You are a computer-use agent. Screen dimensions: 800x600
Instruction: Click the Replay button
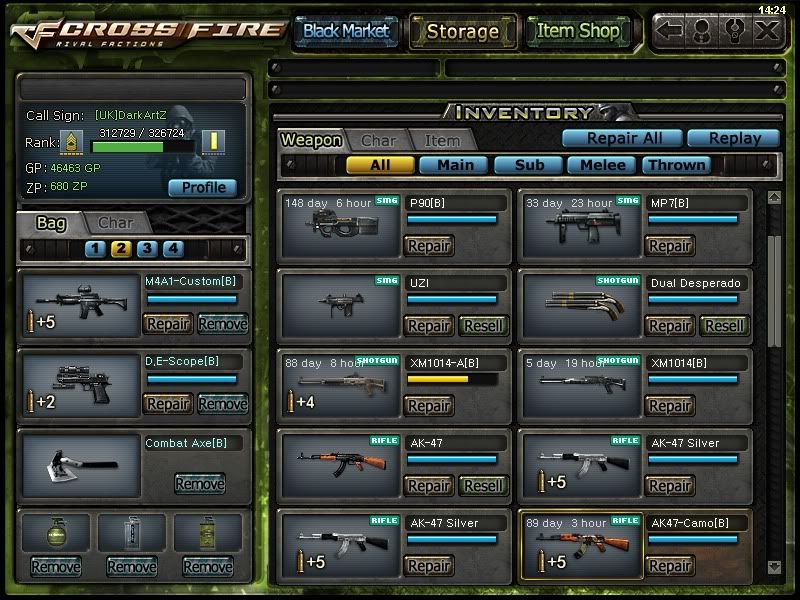coord(736,139)
